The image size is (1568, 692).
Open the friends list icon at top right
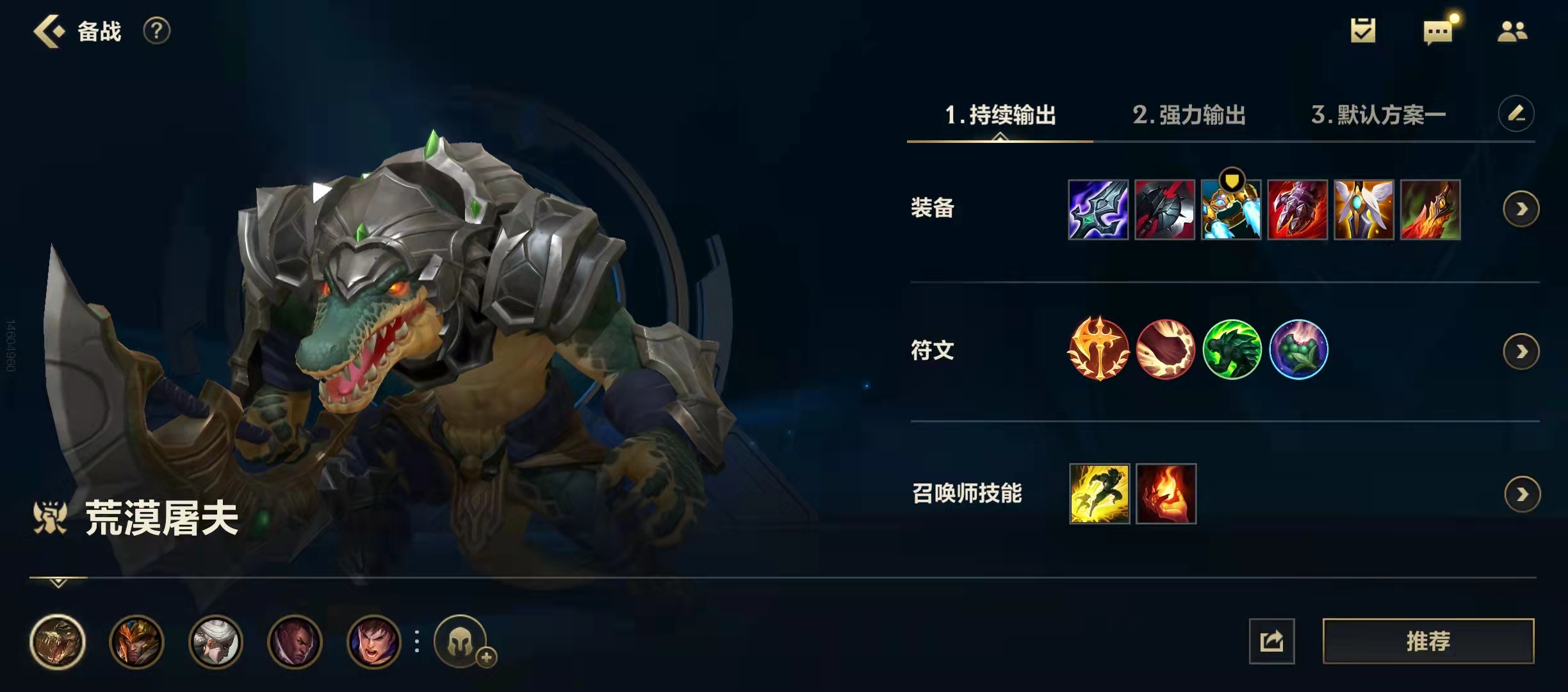[1513, 32]
